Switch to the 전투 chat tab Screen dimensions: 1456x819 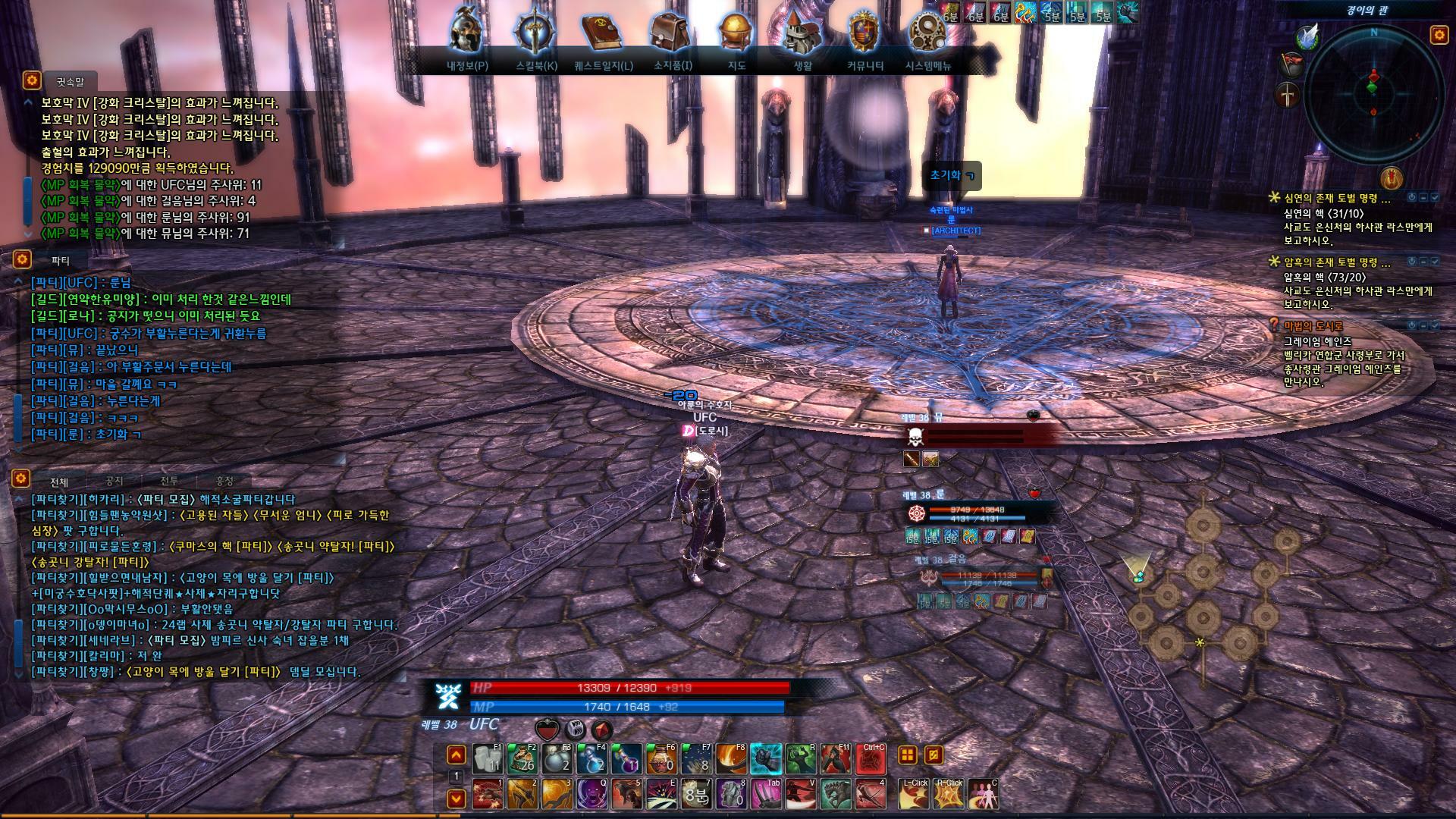tap(169, 481)
